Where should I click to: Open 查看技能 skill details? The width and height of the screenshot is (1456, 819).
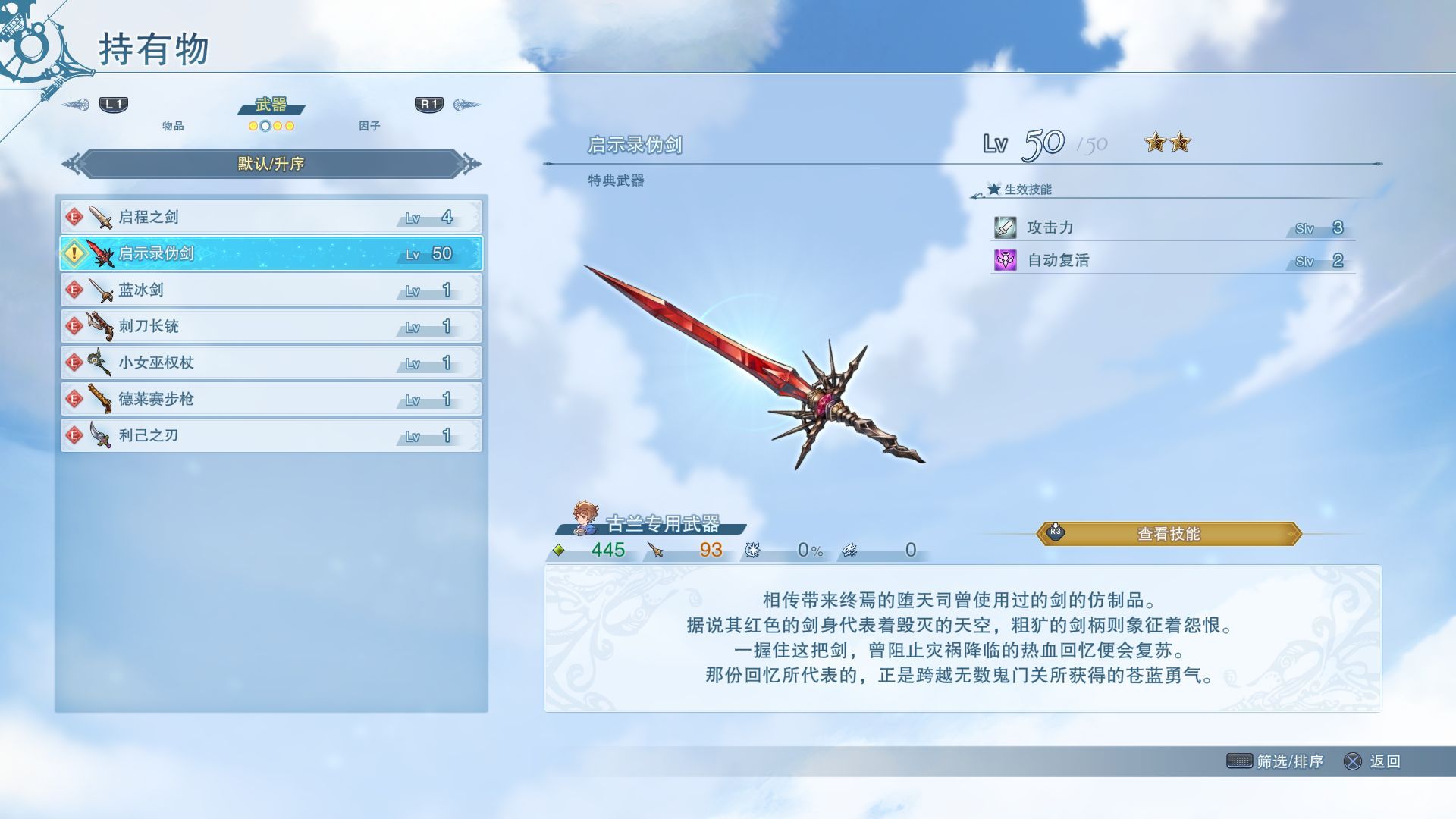[x=1169, y=534]
